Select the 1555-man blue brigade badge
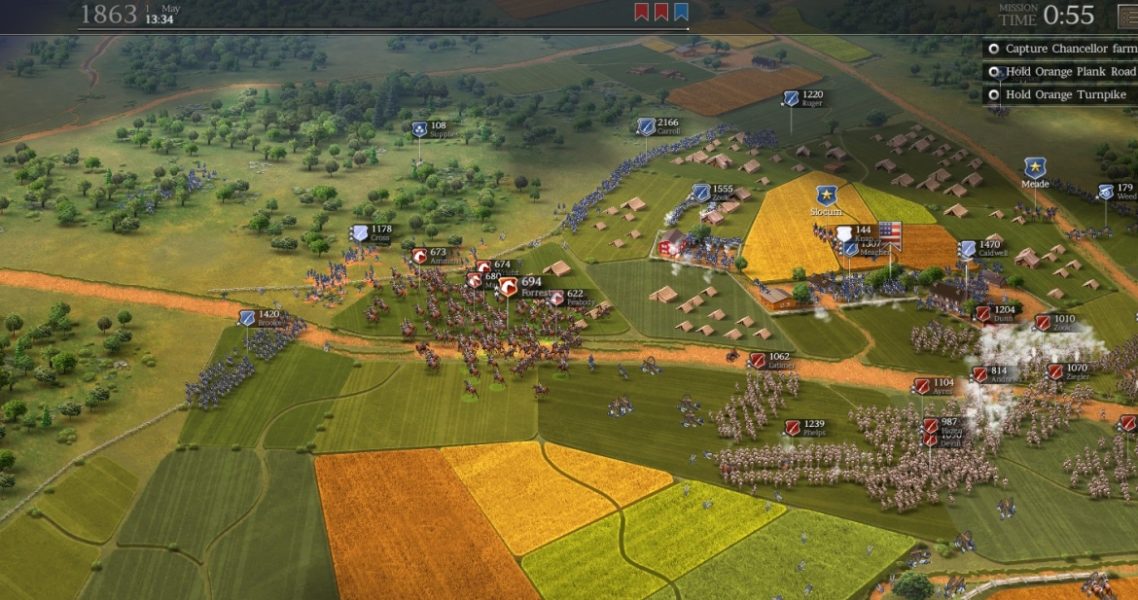The height and width of the screenshot is (600, 1138). tap(701, 192)
